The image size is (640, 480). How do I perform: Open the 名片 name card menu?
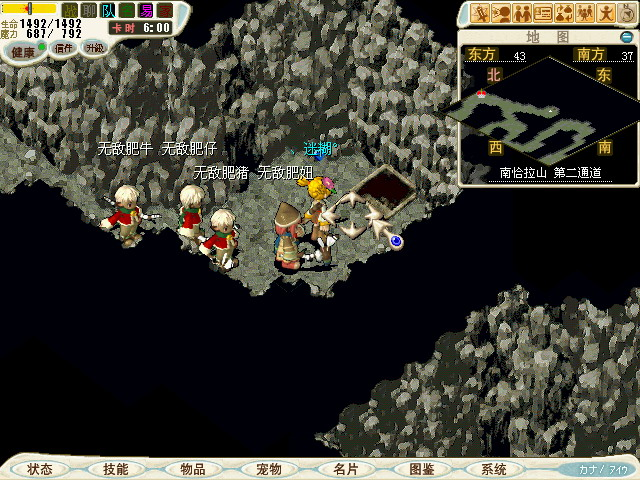coord(344,469)
